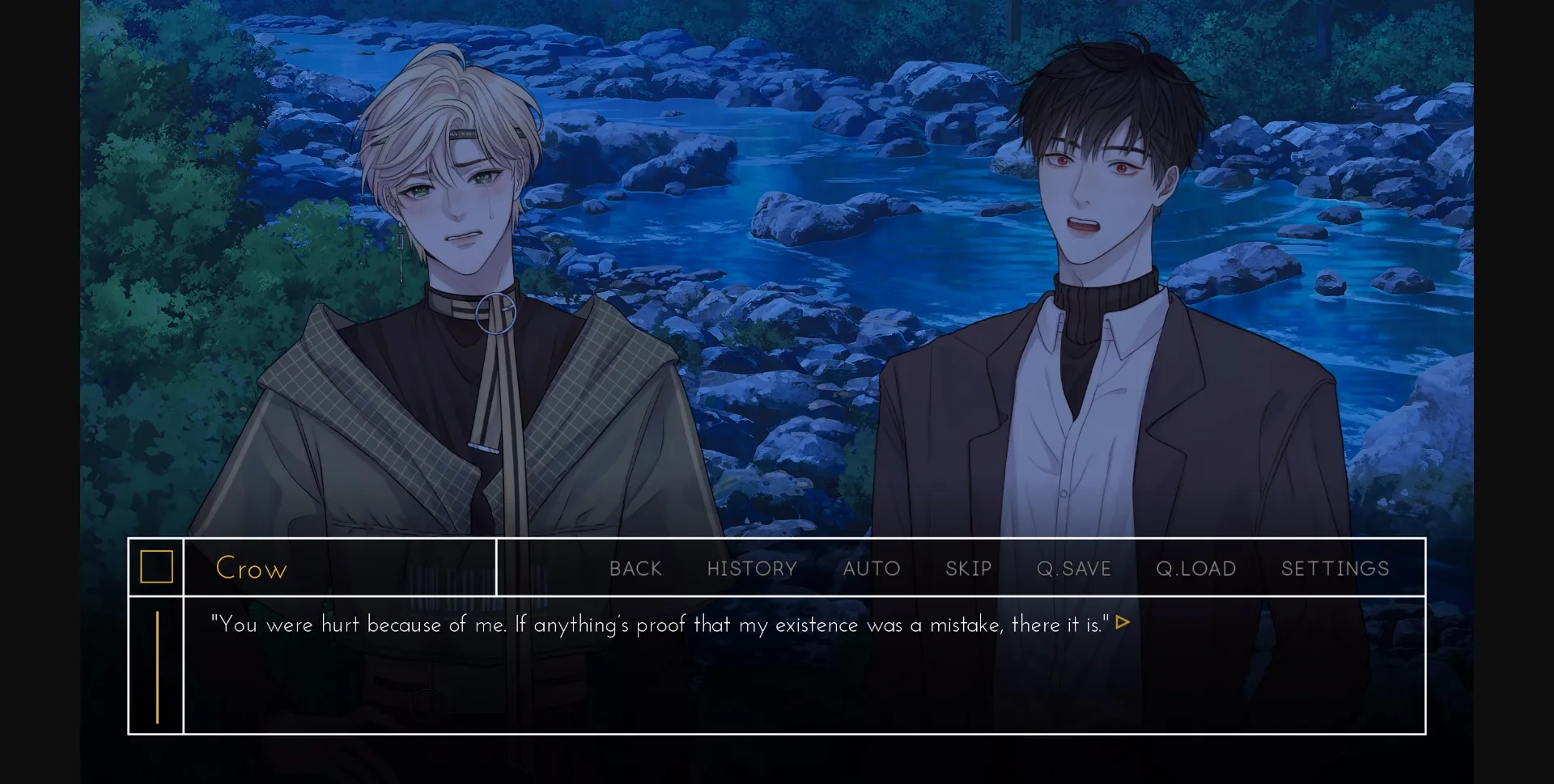Click the name box panel containing Crow
This screenshot has height=784, width=1554.
pyautogui.click(x=340, y=568)
